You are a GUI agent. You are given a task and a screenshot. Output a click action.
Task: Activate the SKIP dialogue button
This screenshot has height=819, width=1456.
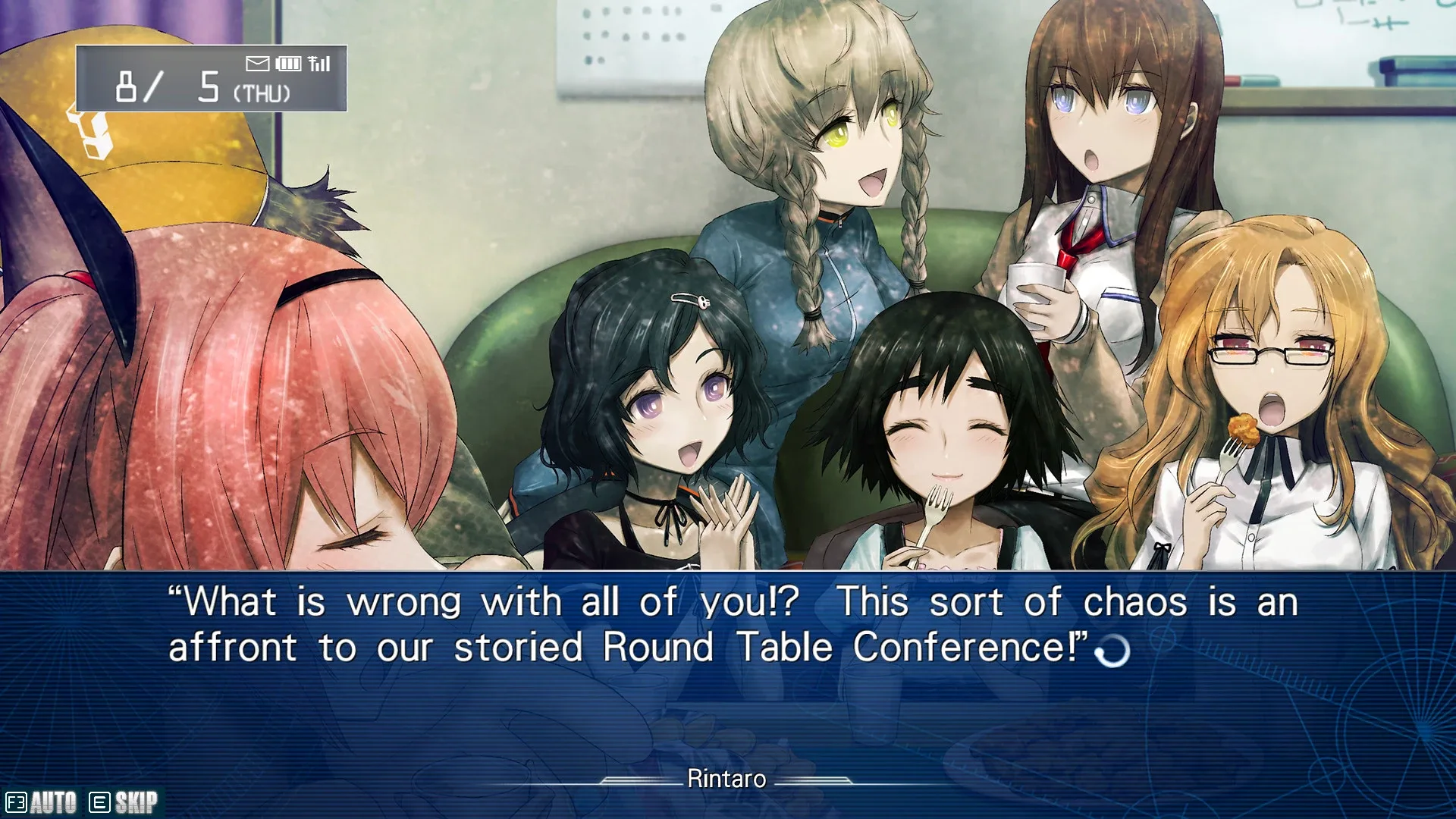(x=125, y=802)
